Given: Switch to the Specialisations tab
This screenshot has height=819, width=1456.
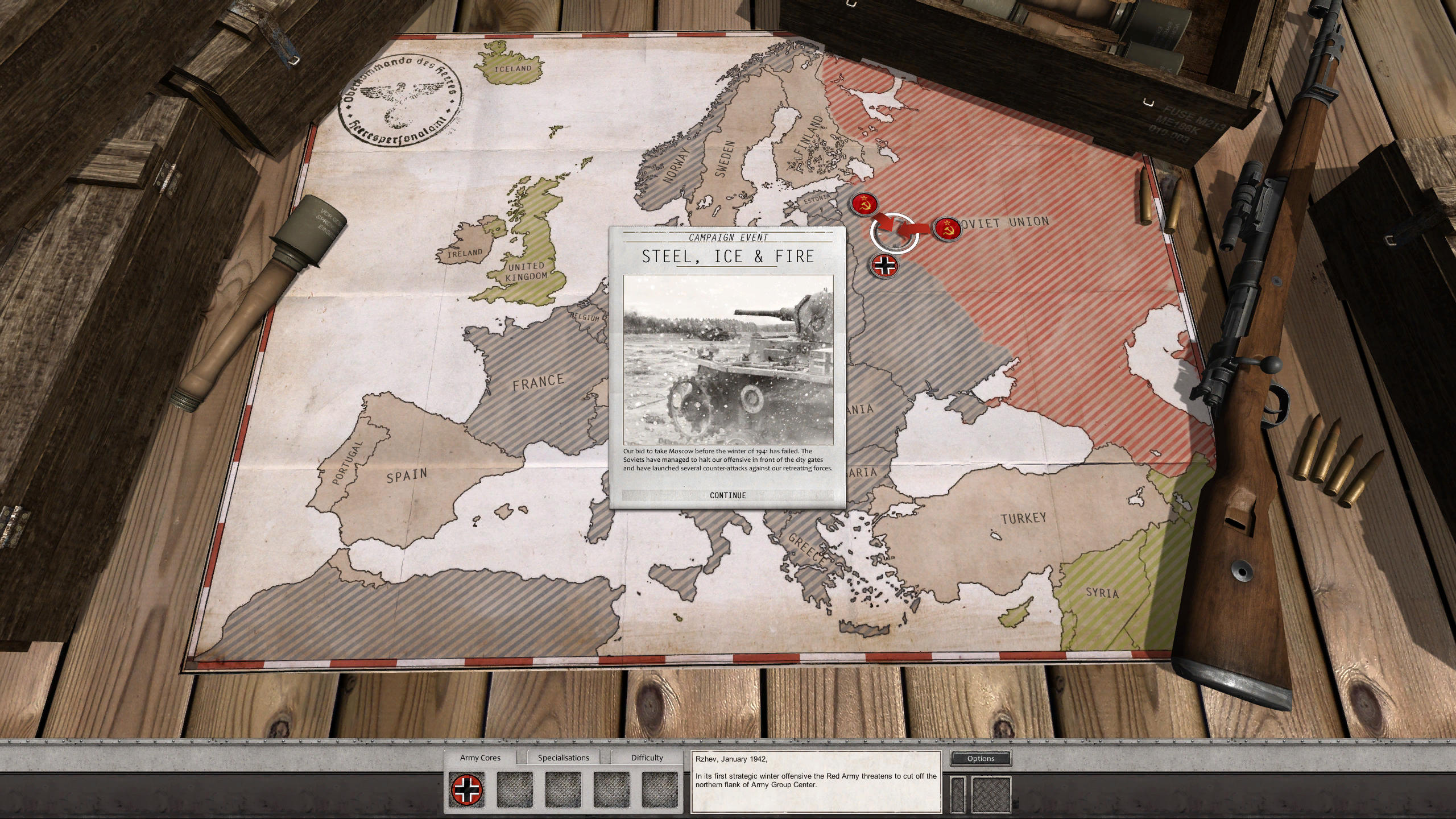Looking at the screenshot, I should click(564, 758).
